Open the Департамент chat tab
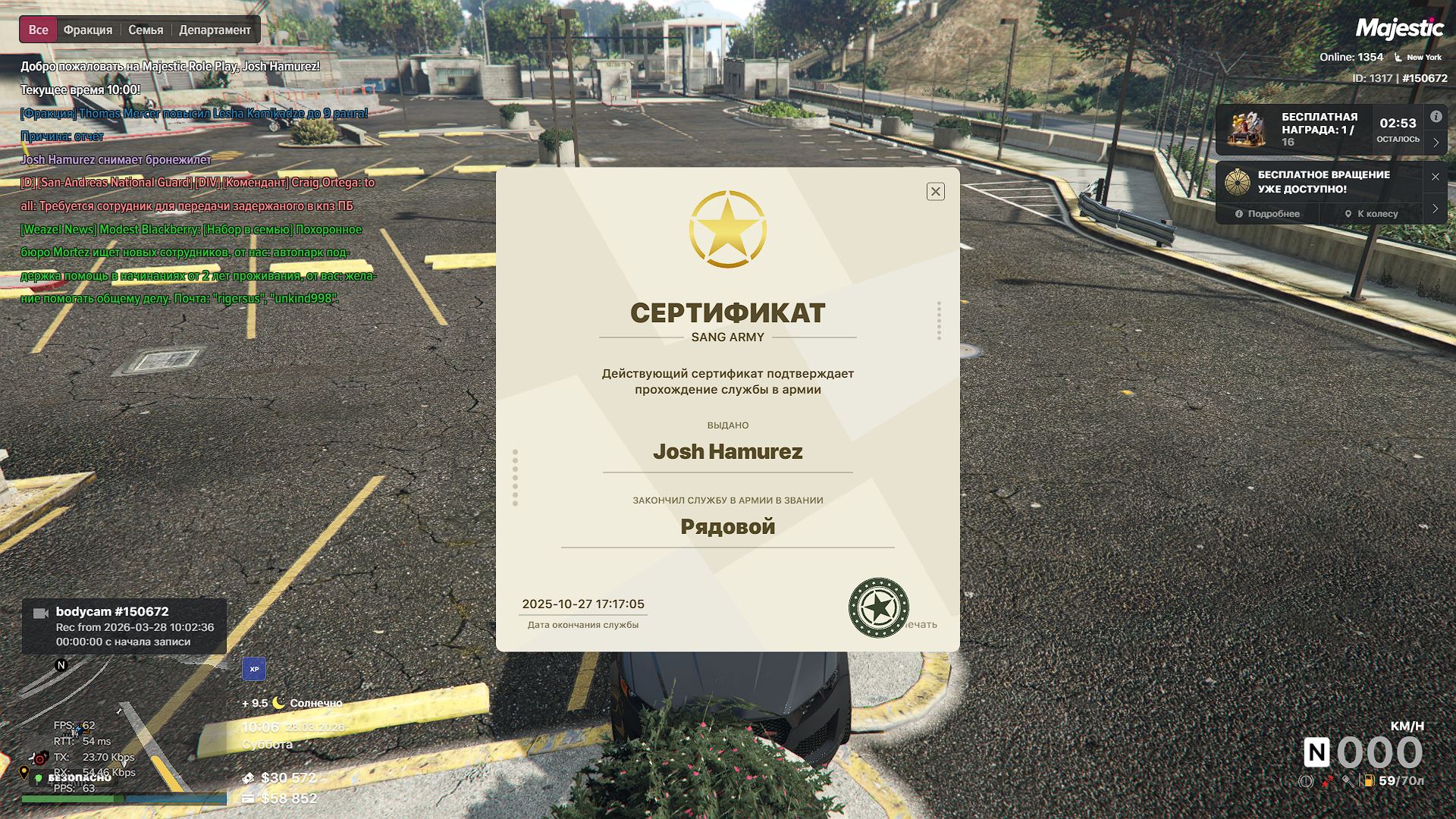The height and width of the screenshot is (819, 1456). pos(215,30)
